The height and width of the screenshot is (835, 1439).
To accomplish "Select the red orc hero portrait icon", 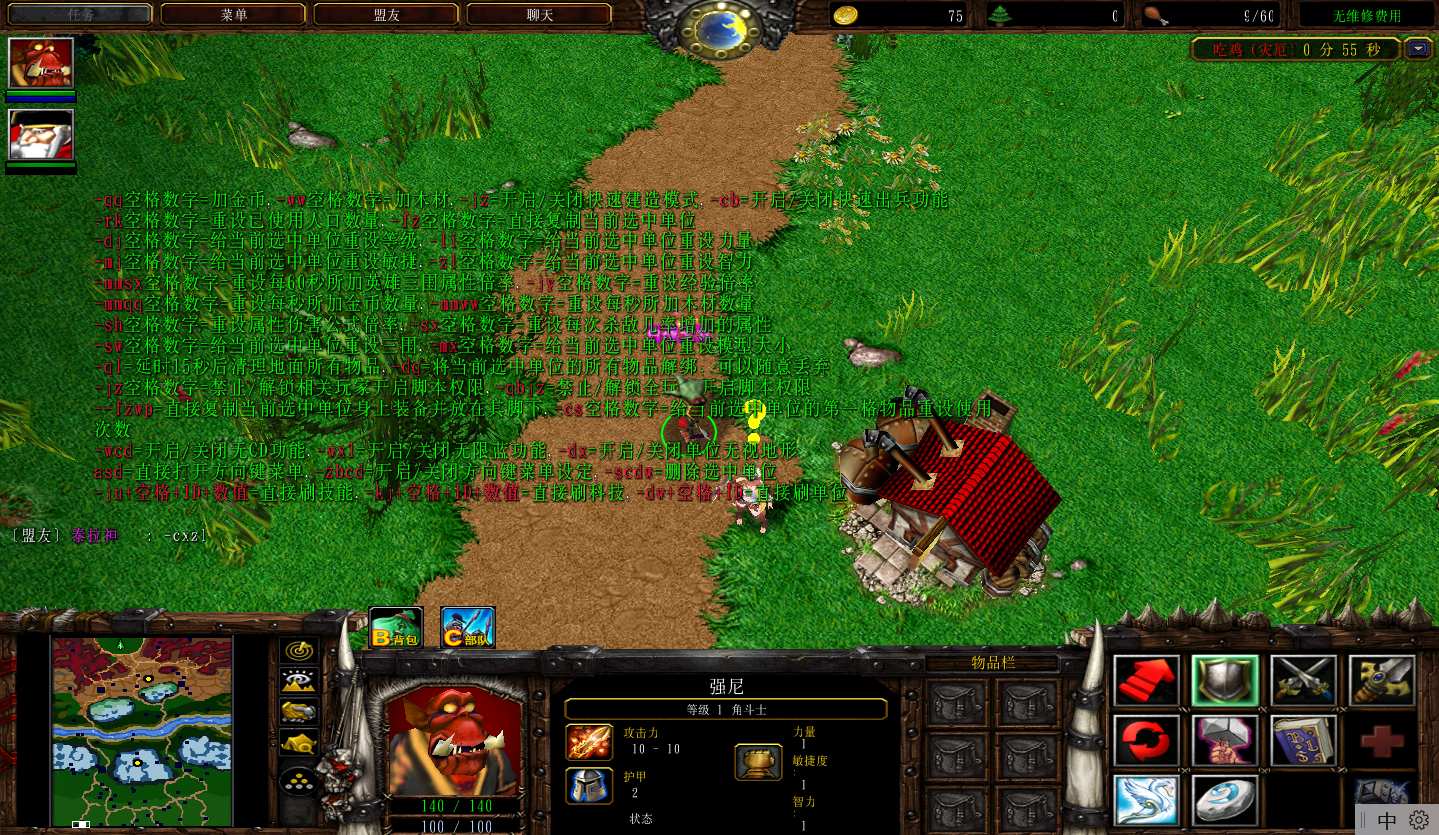I will click(x=41, y=63).
